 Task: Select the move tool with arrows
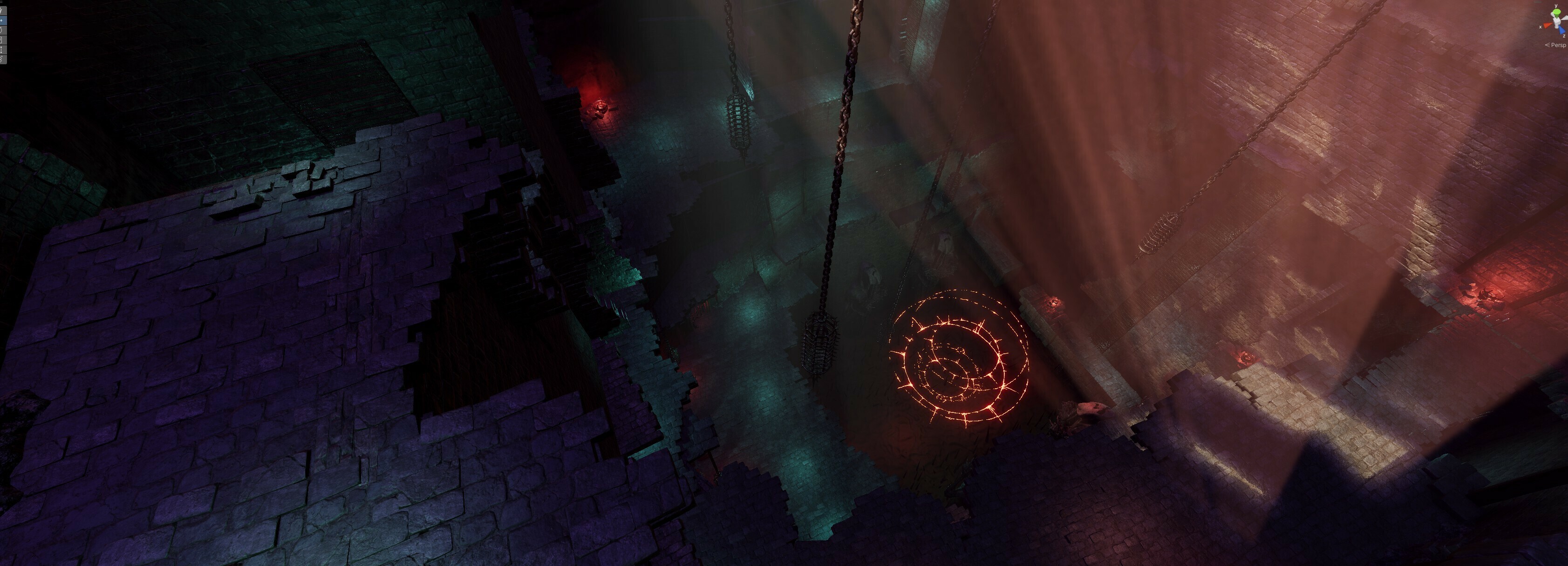click(x=2, y=20)
